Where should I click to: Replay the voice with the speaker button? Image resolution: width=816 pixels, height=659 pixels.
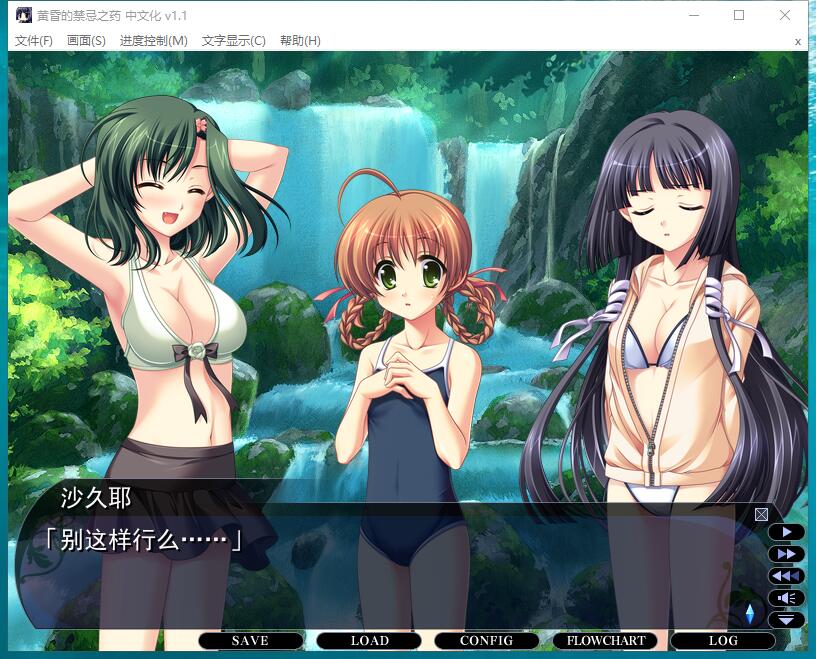click(x=787, y=598)
